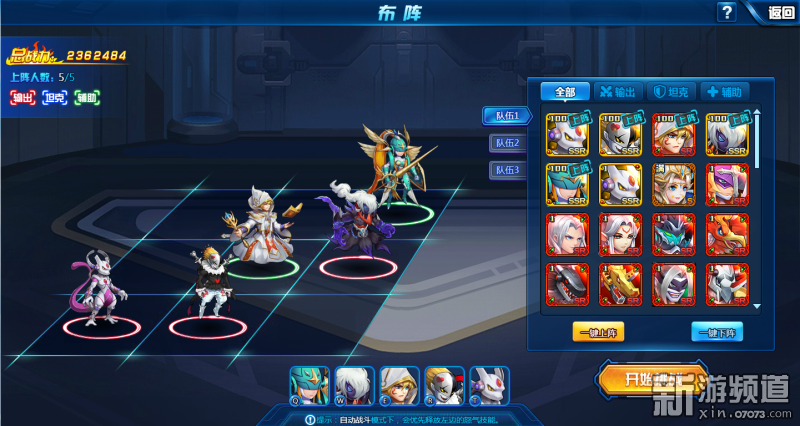Image resolution: width=800 pixels, height=426 pixels.
Task: Select the clown-faced hero portrait marked R
Action: (443, 383)
